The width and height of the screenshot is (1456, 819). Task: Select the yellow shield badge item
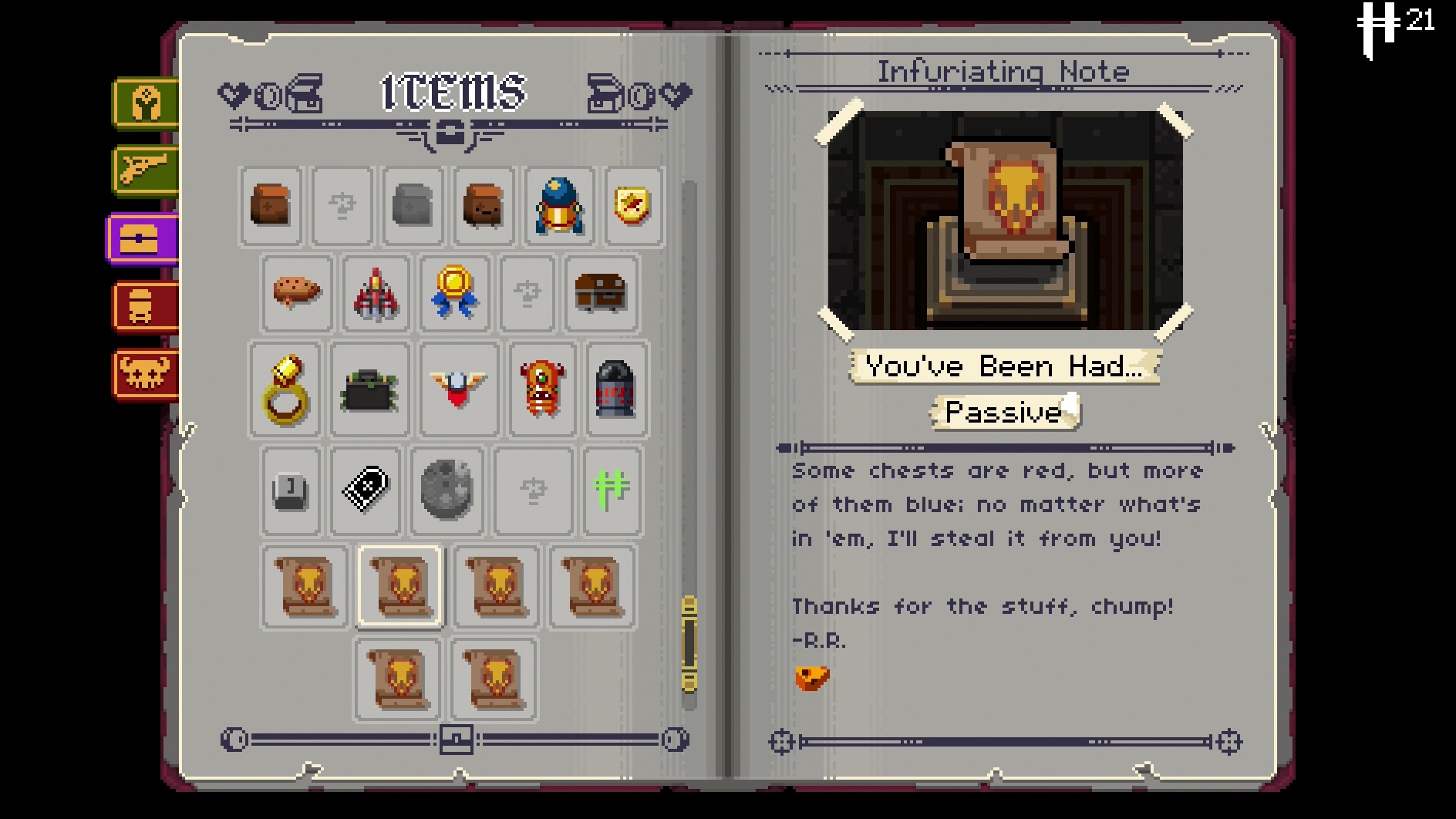632,207
